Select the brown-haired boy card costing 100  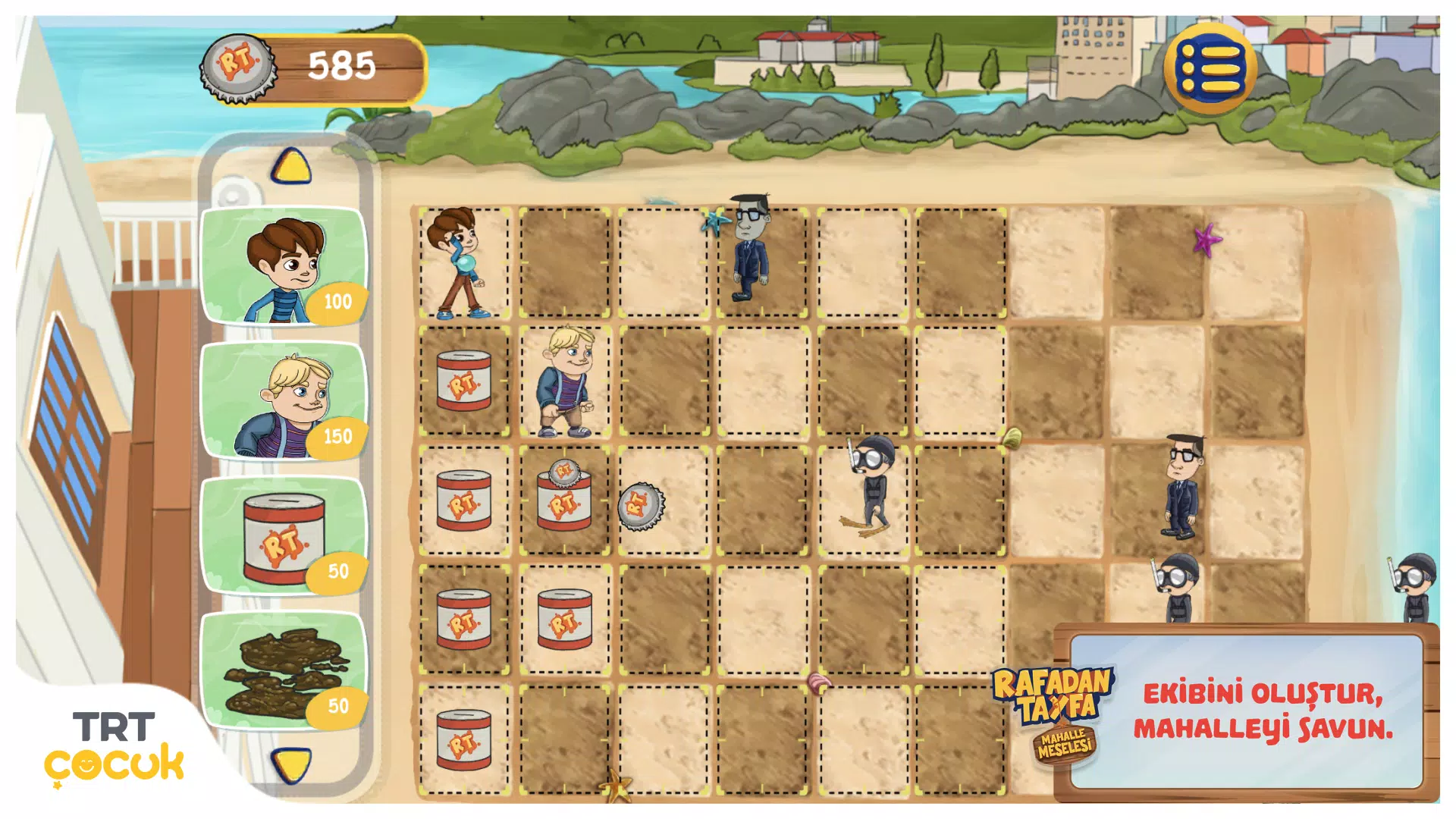click(x=283, y=265)
